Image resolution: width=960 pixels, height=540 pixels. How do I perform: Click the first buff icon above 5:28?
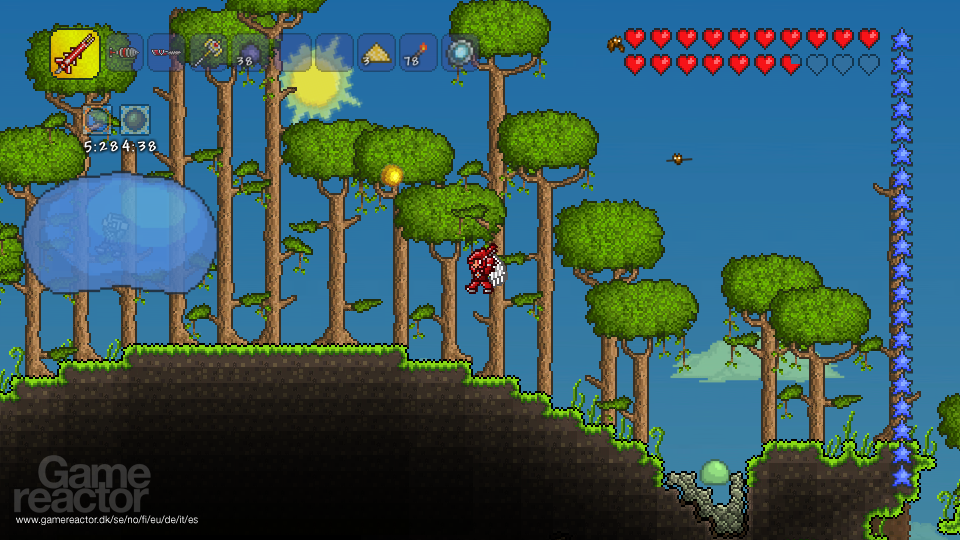98,121
